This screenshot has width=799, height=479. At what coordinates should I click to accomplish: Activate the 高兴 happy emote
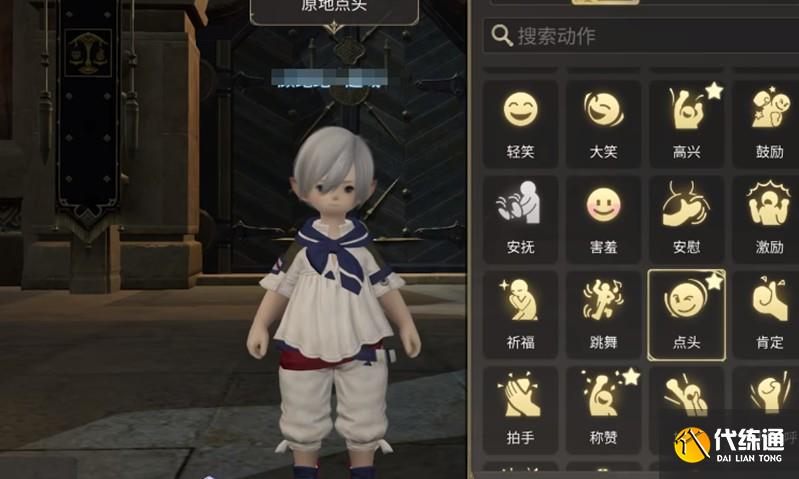pyautogui.click(x=686, y=120)
